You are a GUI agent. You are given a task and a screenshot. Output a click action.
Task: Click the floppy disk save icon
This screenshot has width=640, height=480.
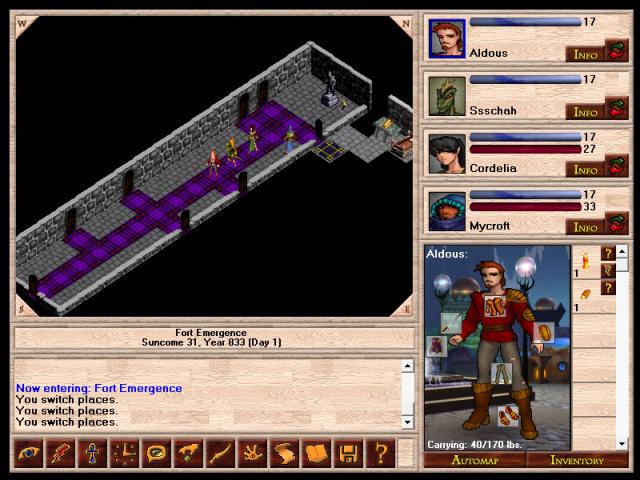point(347,454)
